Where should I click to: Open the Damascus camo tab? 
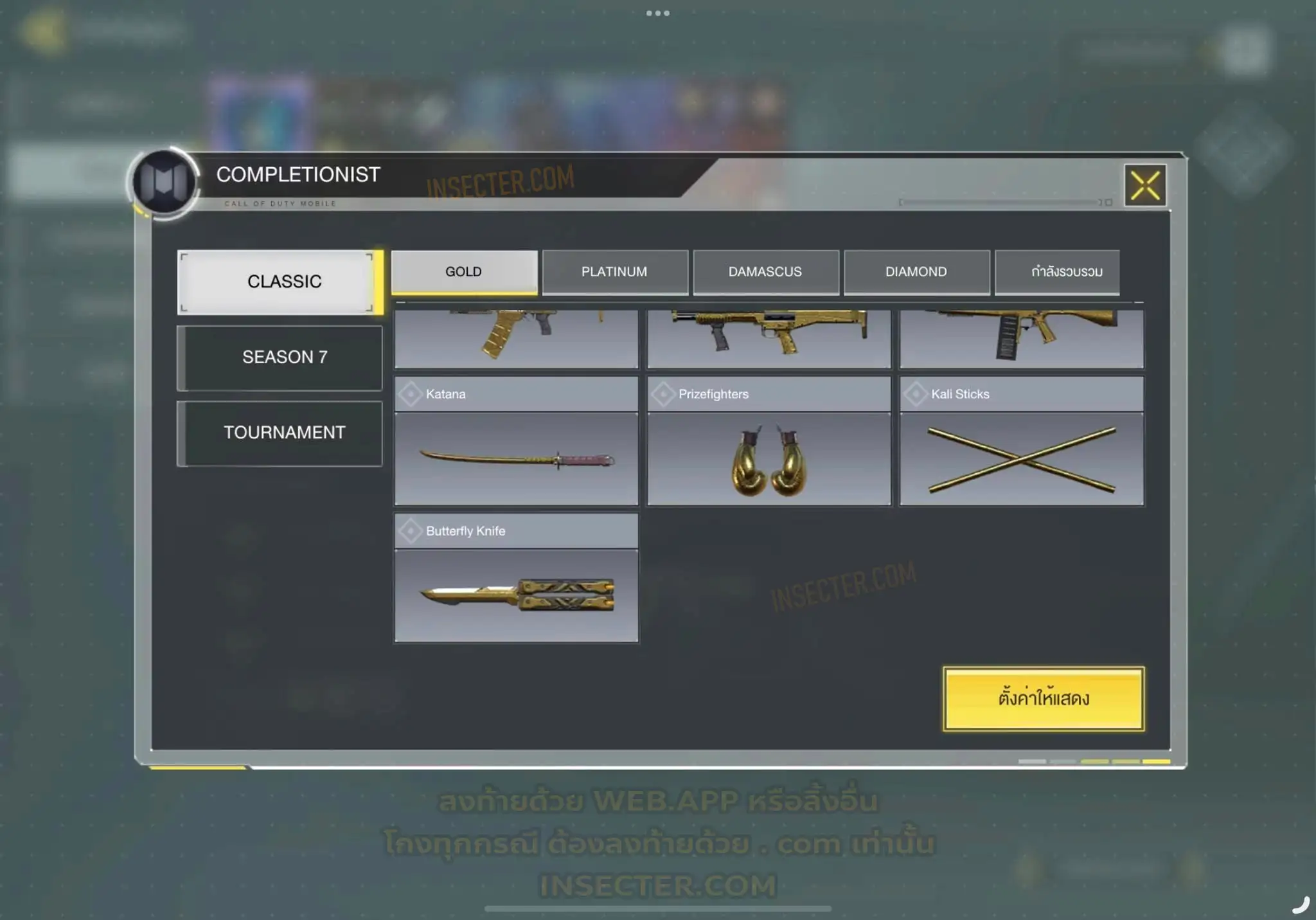(x=765, y=272)
